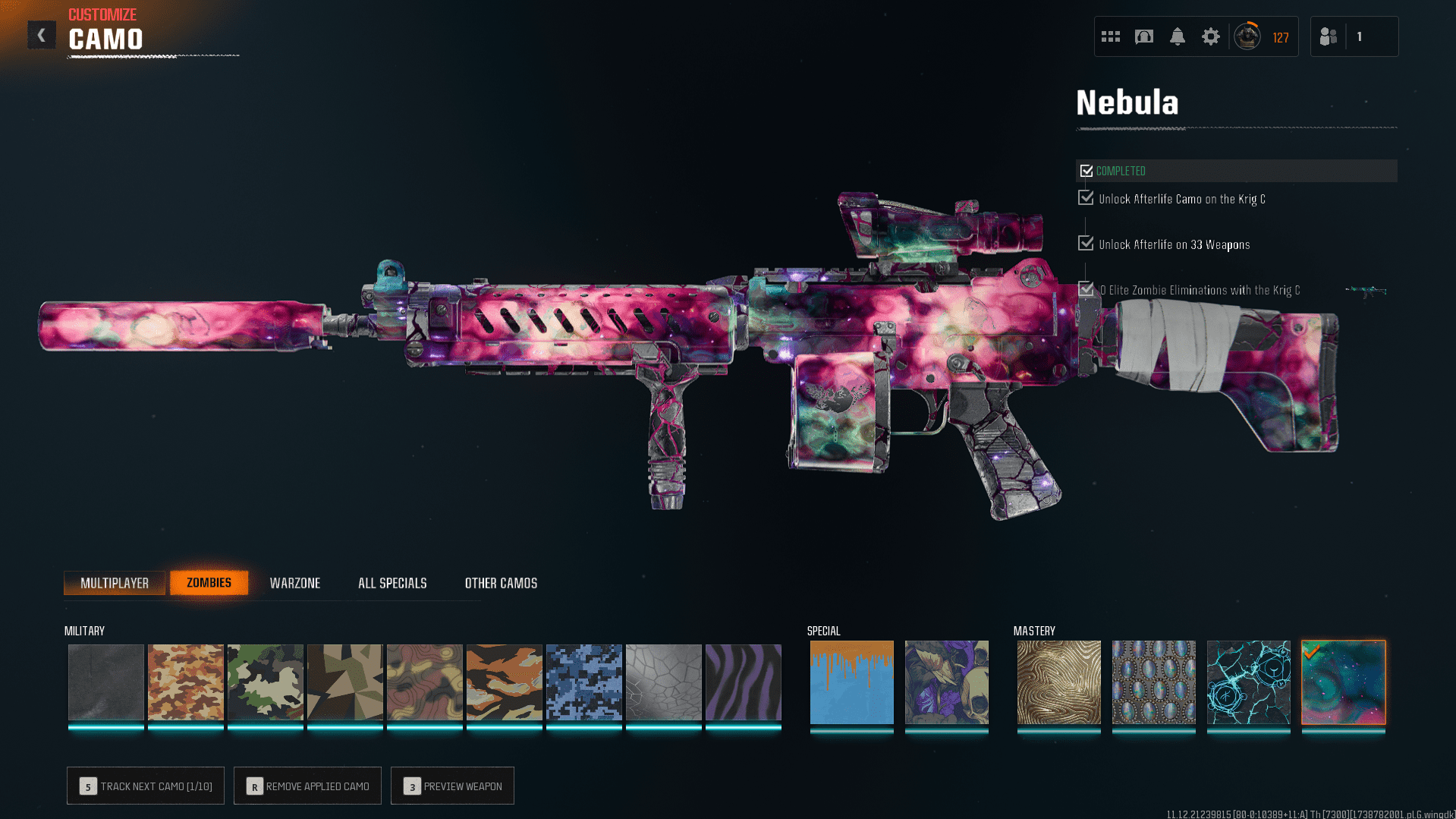The height and width of the screenshot is (819, 1456).
Task: Open notifications via the bell icon
Action: [x=1177, y=36]
